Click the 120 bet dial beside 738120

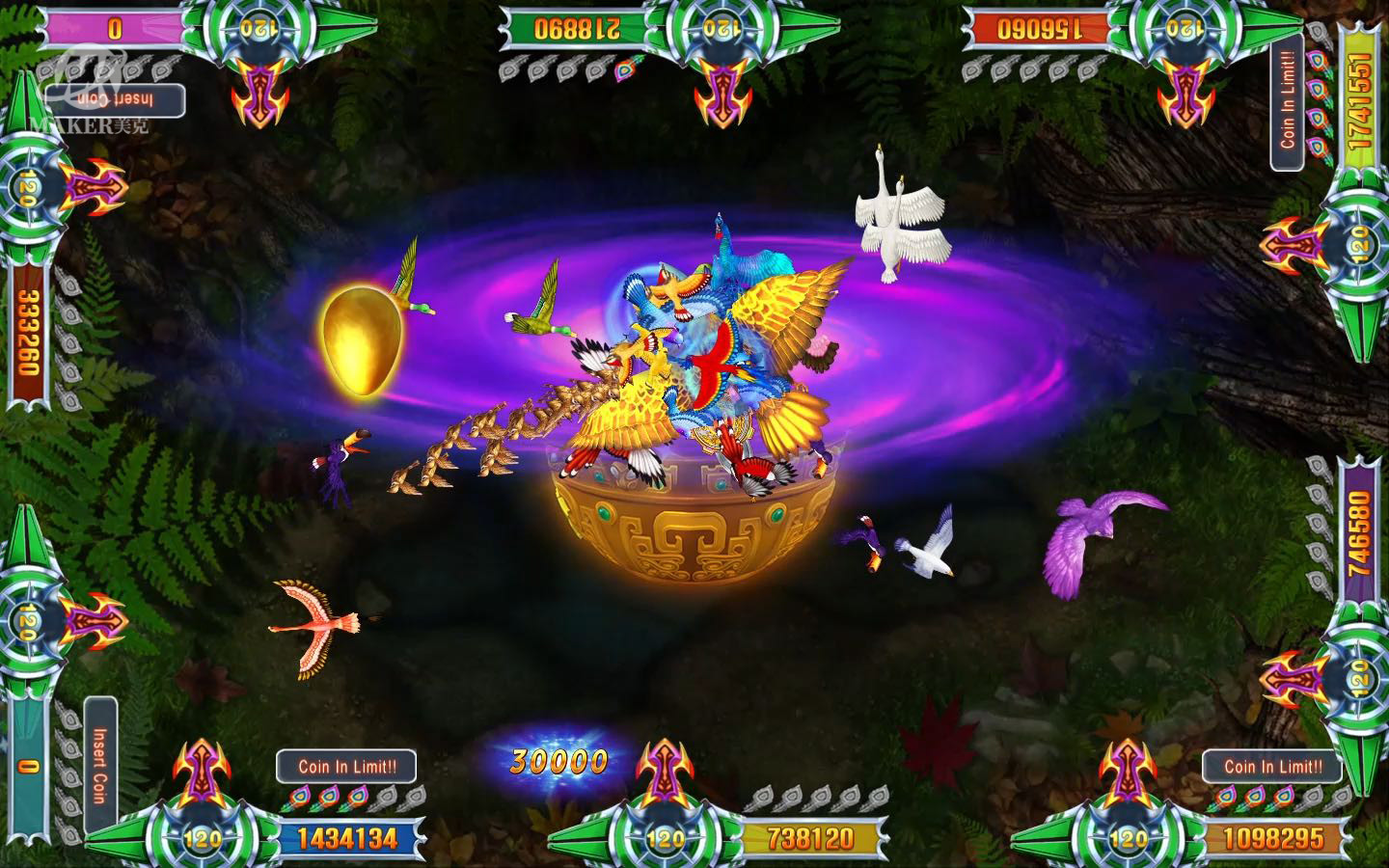pyautogui.click(x=665, y=838)
